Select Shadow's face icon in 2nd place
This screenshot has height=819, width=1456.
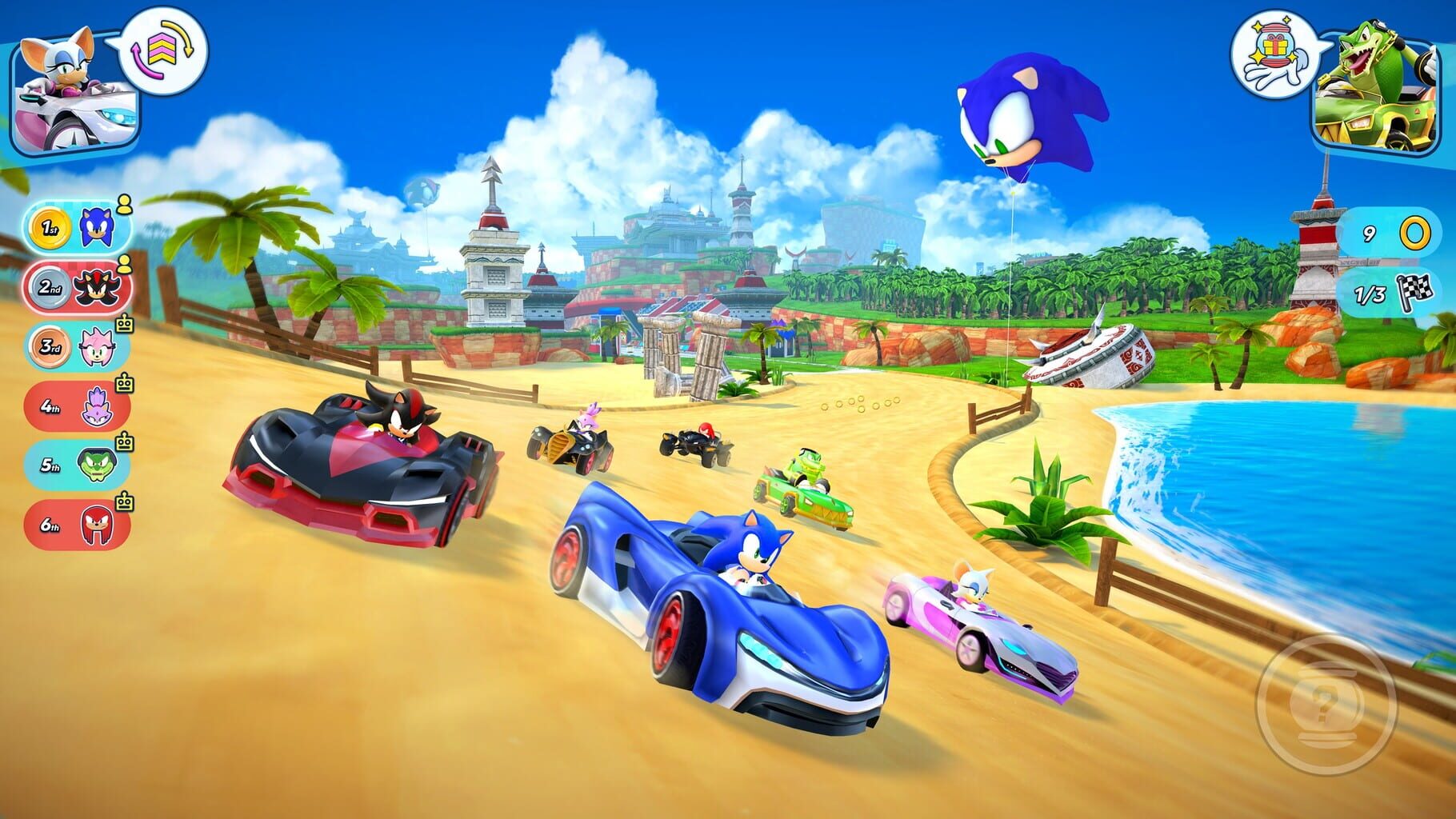pyautogui.click(x=98, y=285)
